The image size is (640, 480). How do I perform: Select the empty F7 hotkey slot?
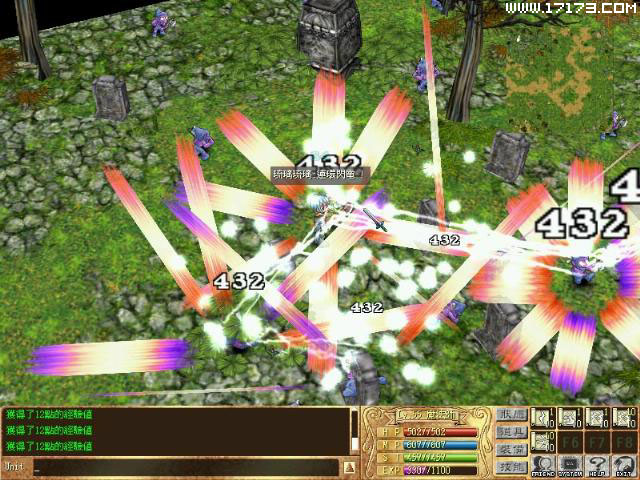click(x=597, y=441)
